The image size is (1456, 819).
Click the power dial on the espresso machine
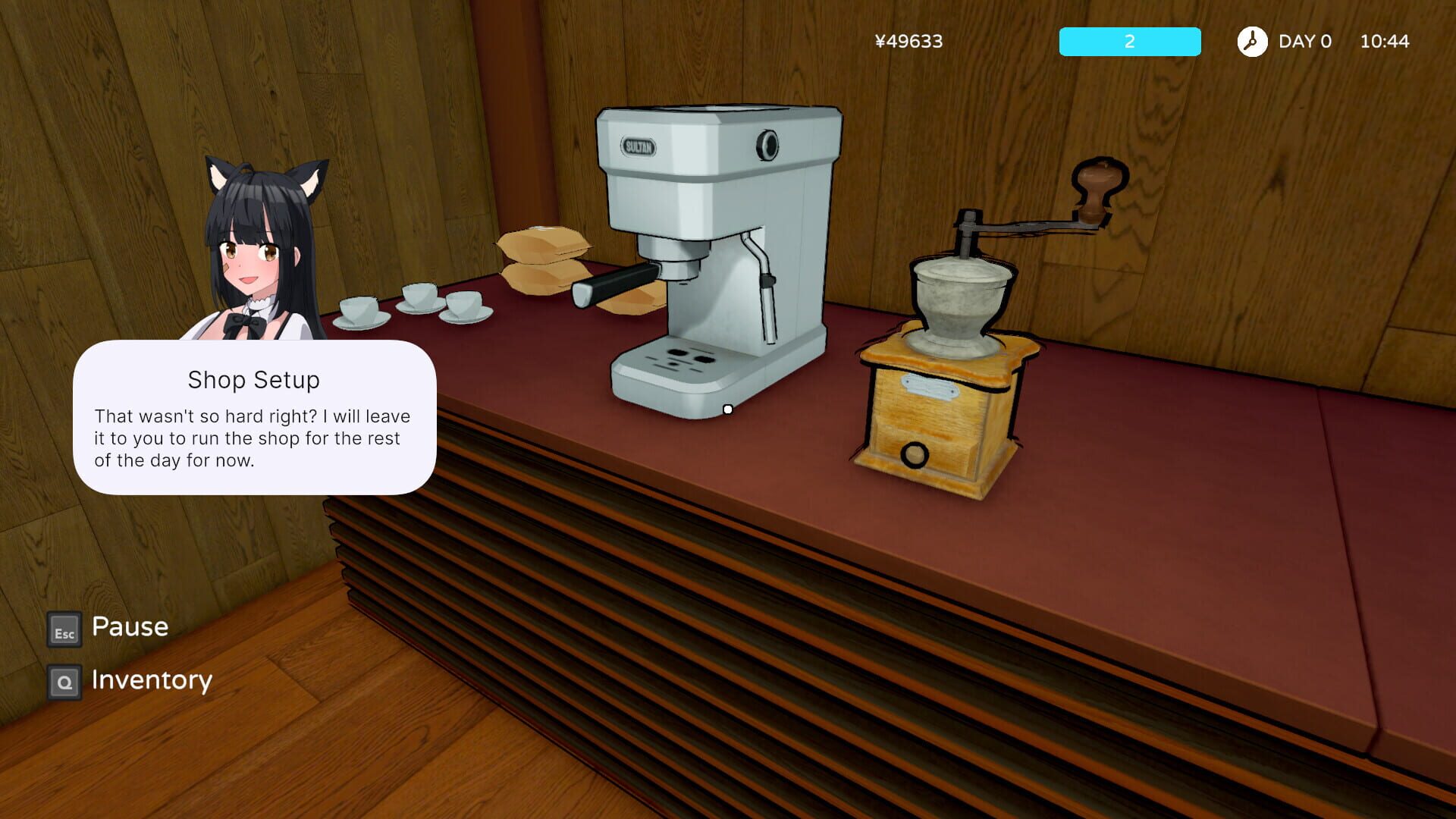click(768, 143)
